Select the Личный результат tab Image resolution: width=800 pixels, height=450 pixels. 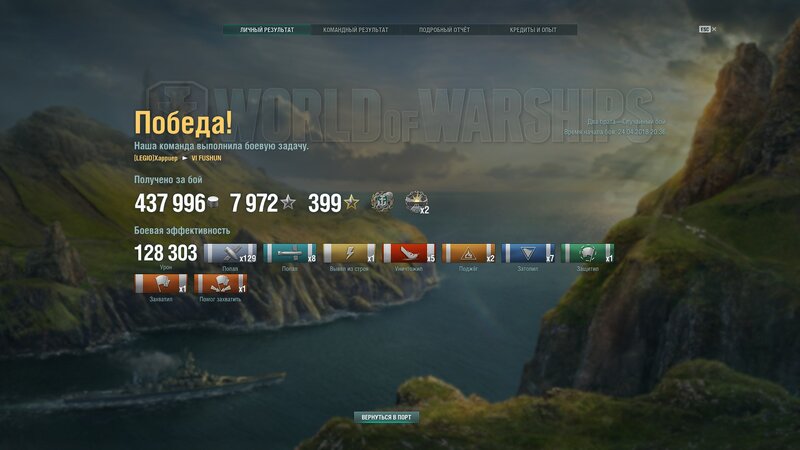pos(267,30)
